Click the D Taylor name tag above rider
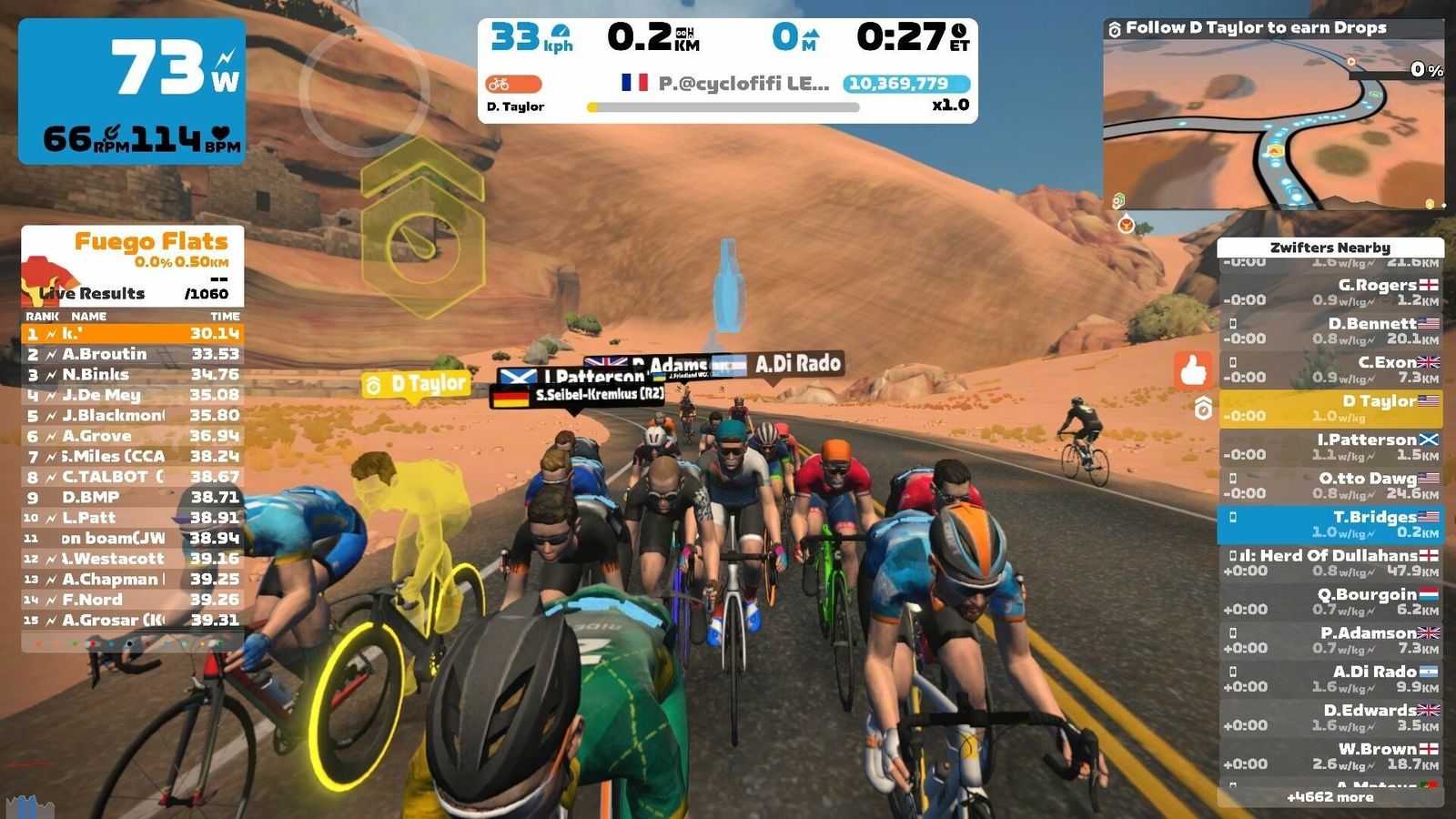Viewport: 1456px width, 819px height. (417, 385)
